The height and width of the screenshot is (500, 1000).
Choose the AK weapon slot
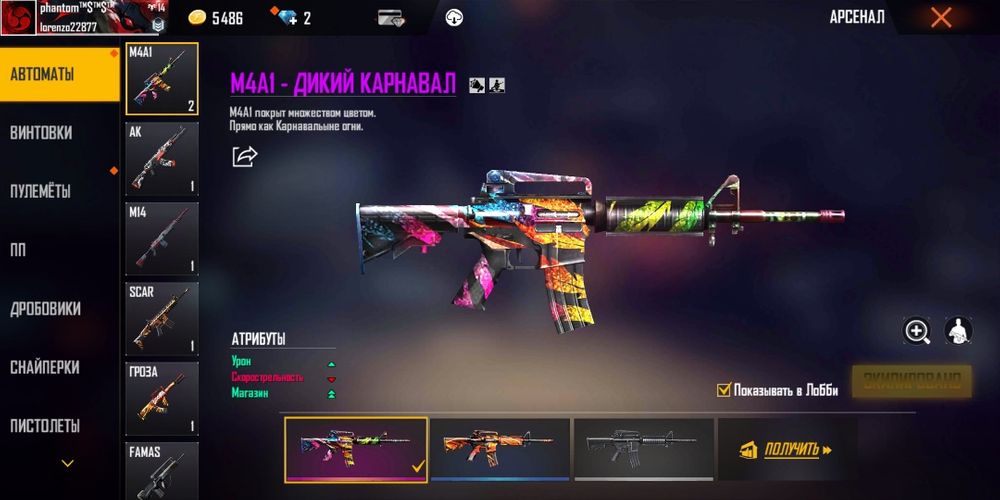(162, 159)
